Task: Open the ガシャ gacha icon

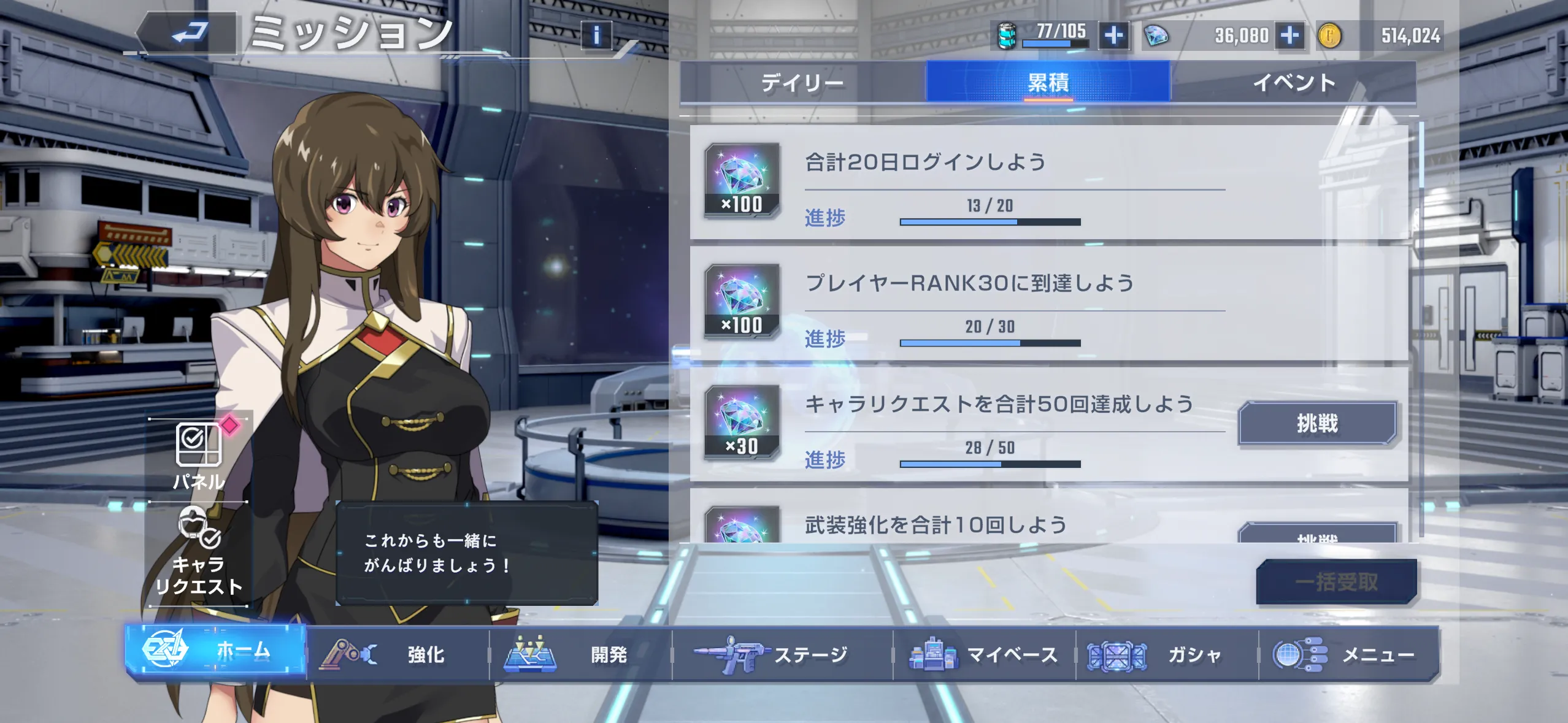Action: pyautogui.click(x=1116, y=654)
